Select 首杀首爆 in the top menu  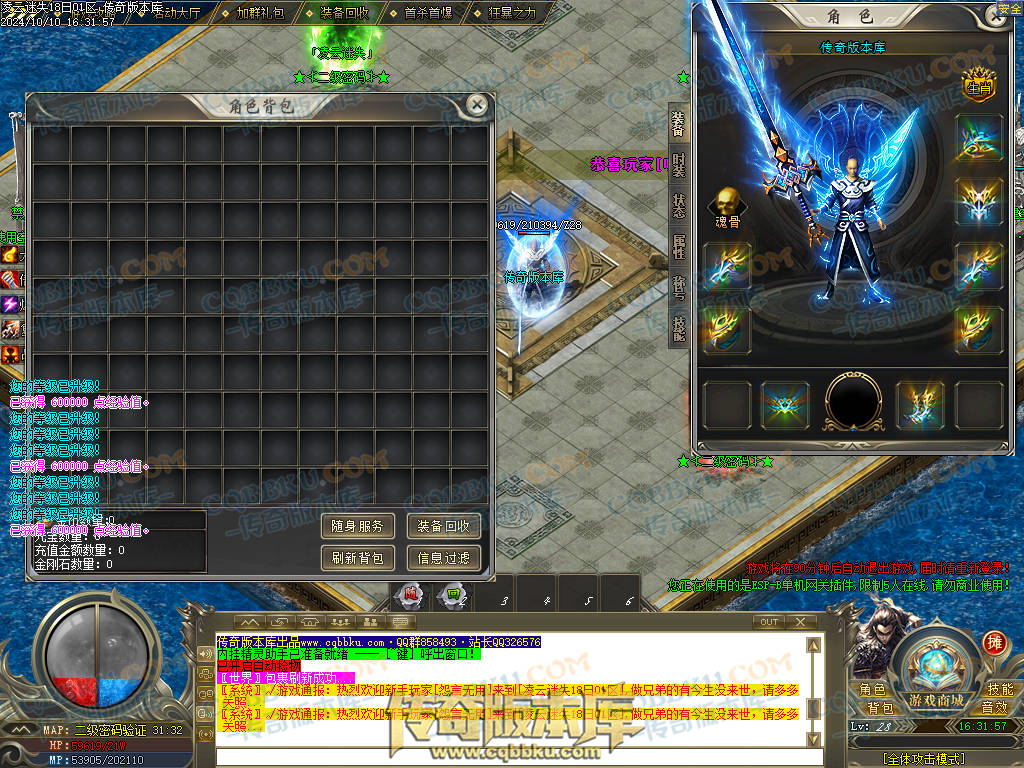point(428,13)
